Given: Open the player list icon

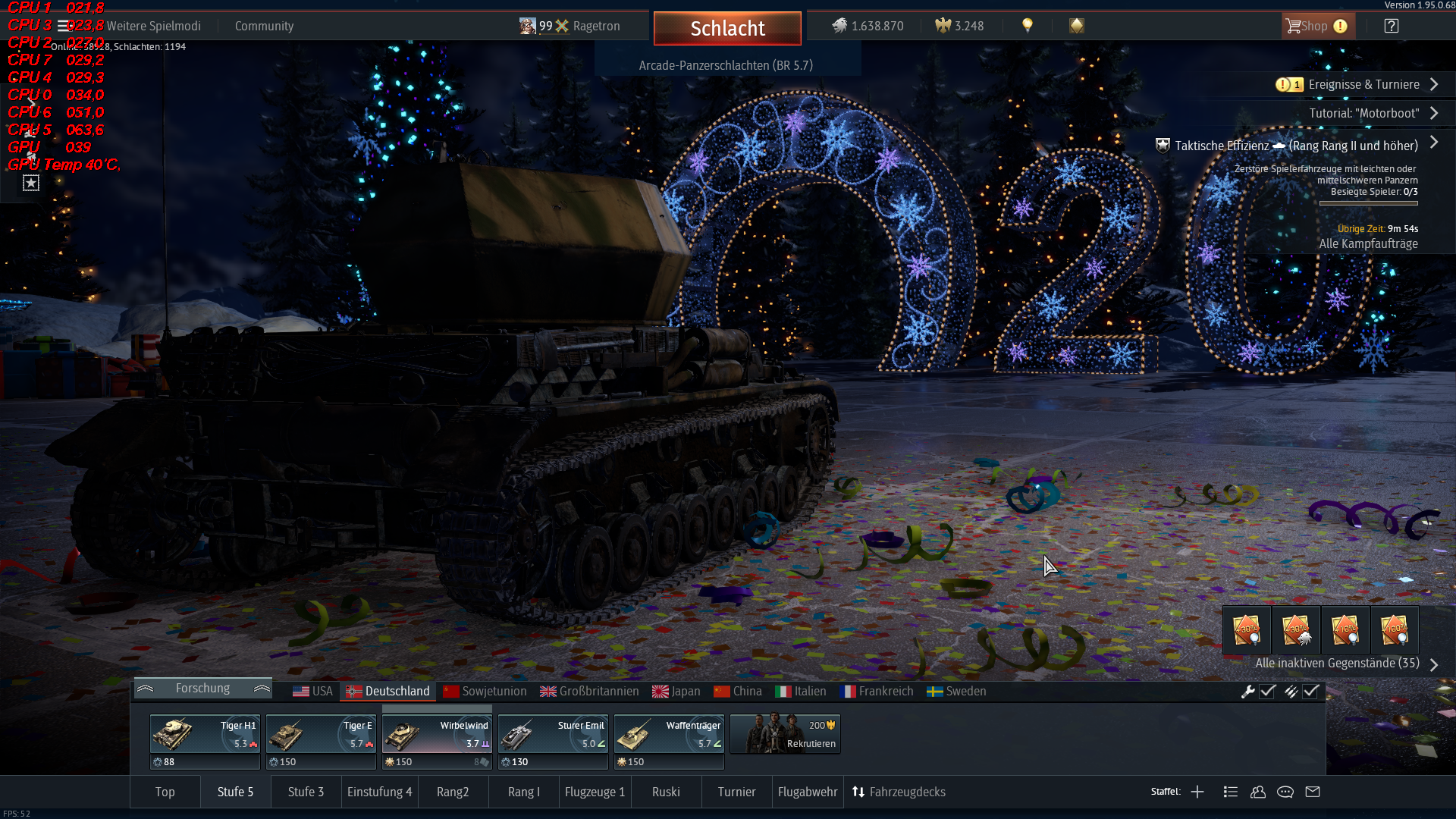Looking at the screenshot, I should pos(1232,792).
